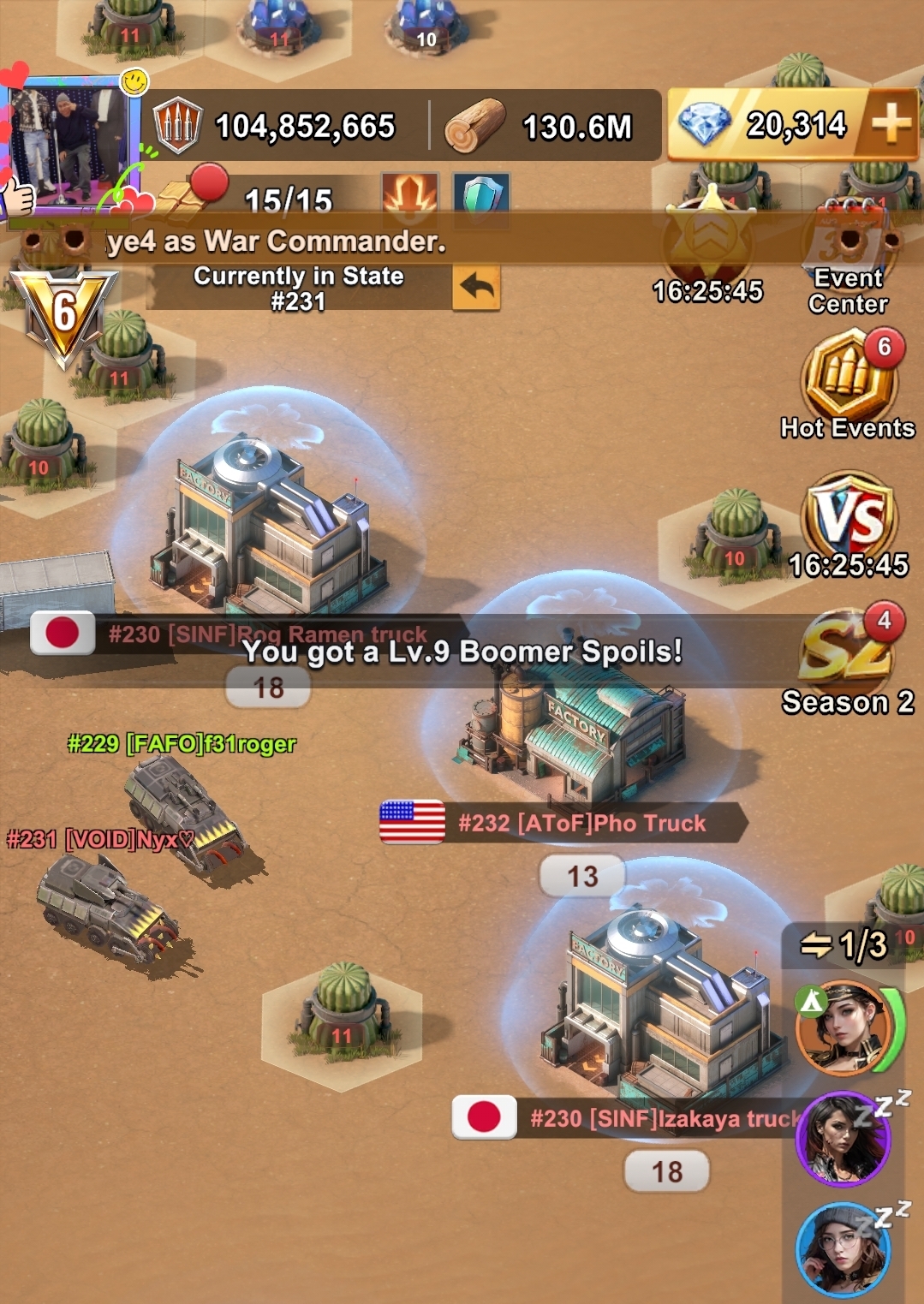Select the sleeping hero with blue ring
Viewport: 924px width, 1304px height.
pyautogui.click(x=844, y=1250)
